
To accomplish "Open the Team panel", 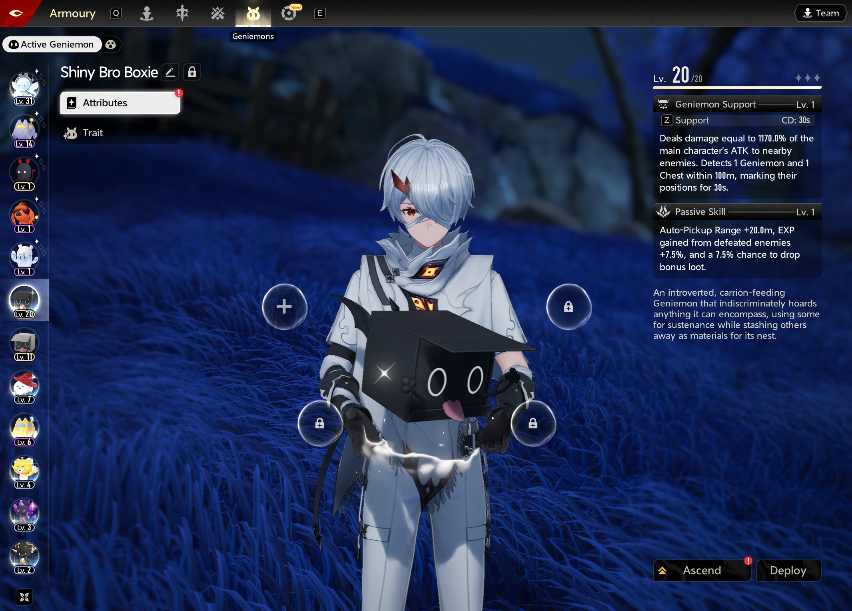I will point(819,13).
